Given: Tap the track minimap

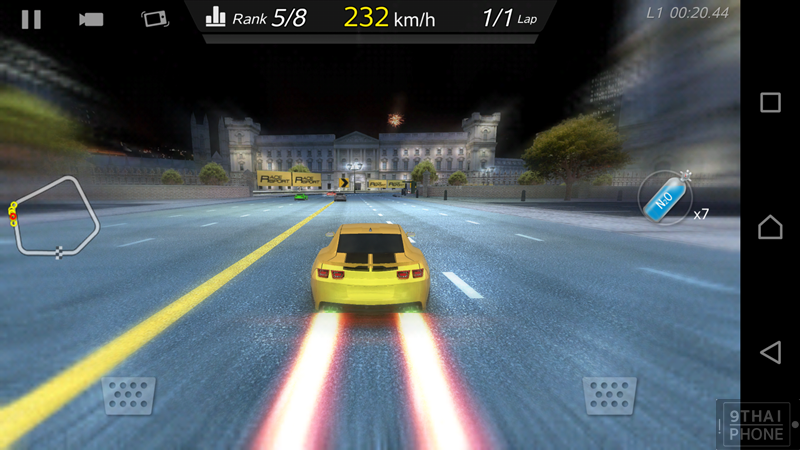Looking at the screenshot, I should point(57,218).
